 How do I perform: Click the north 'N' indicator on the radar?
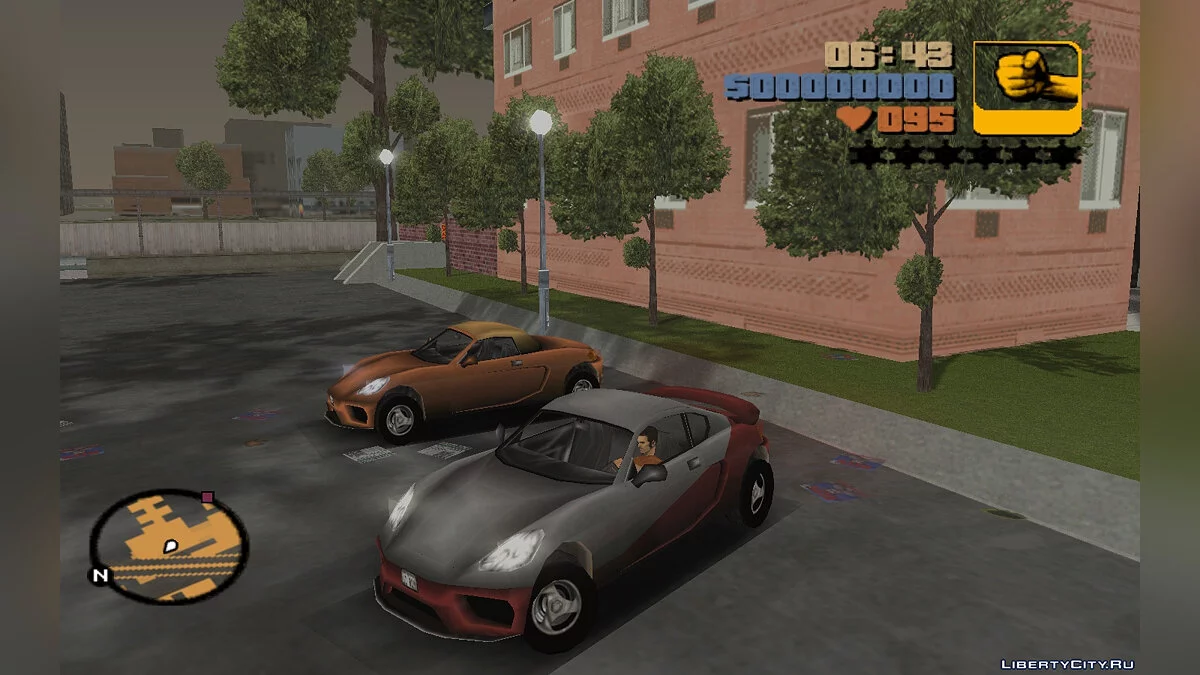(99, 575)
